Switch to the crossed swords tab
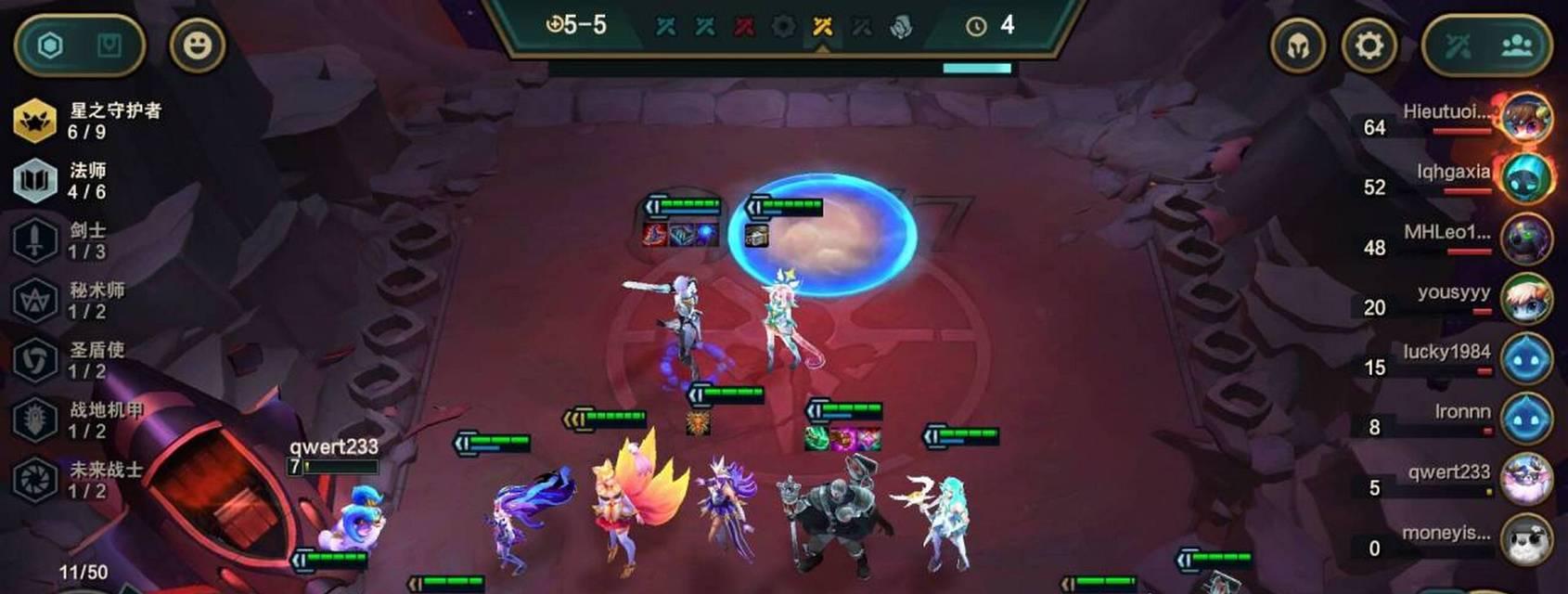The width and height of the screenshot is (1568, 594). point(1458,45)
